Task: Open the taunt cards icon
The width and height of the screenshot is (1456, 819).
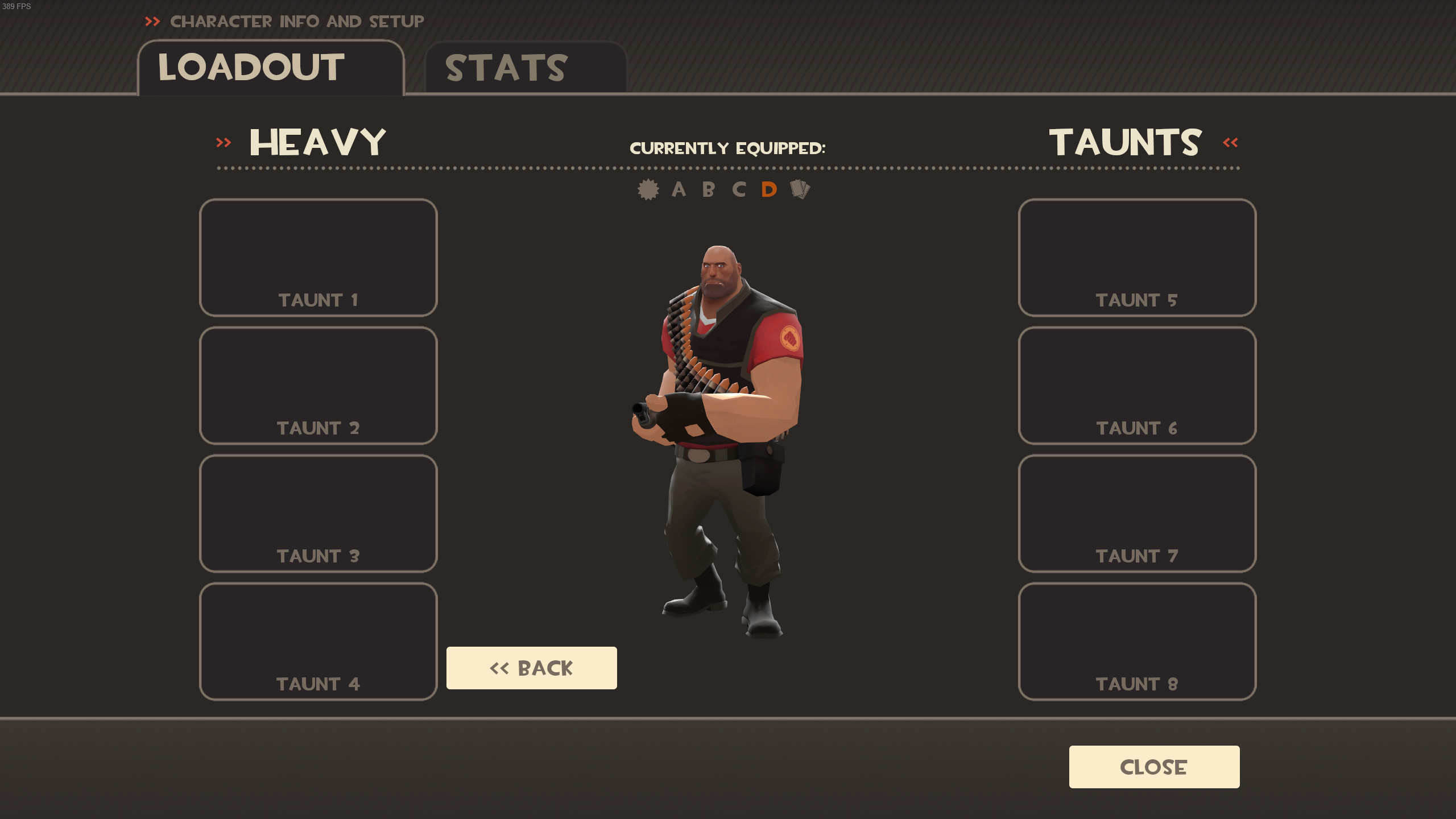Action: tap(801, 190)
